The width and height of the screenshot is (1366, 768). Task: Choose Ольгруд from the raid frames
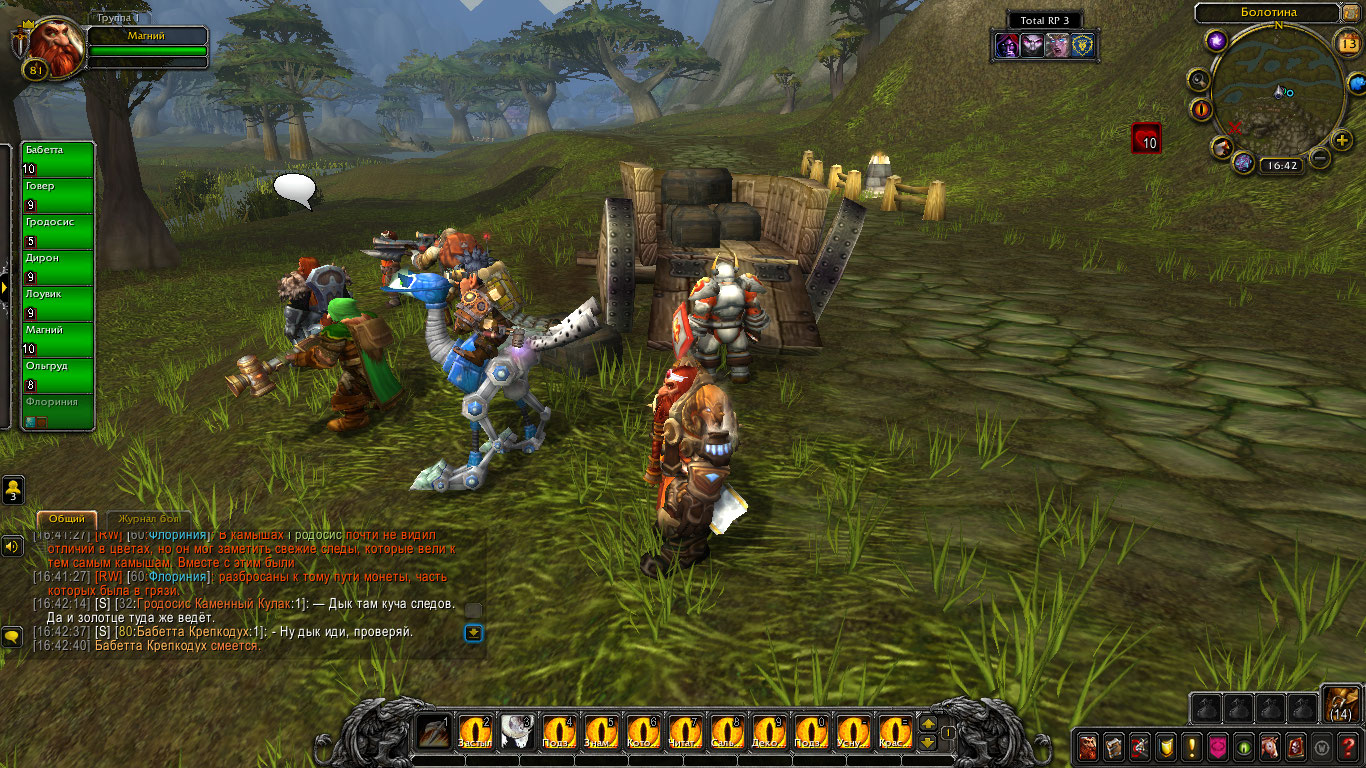pyautogui.click(x=58, y=374)
